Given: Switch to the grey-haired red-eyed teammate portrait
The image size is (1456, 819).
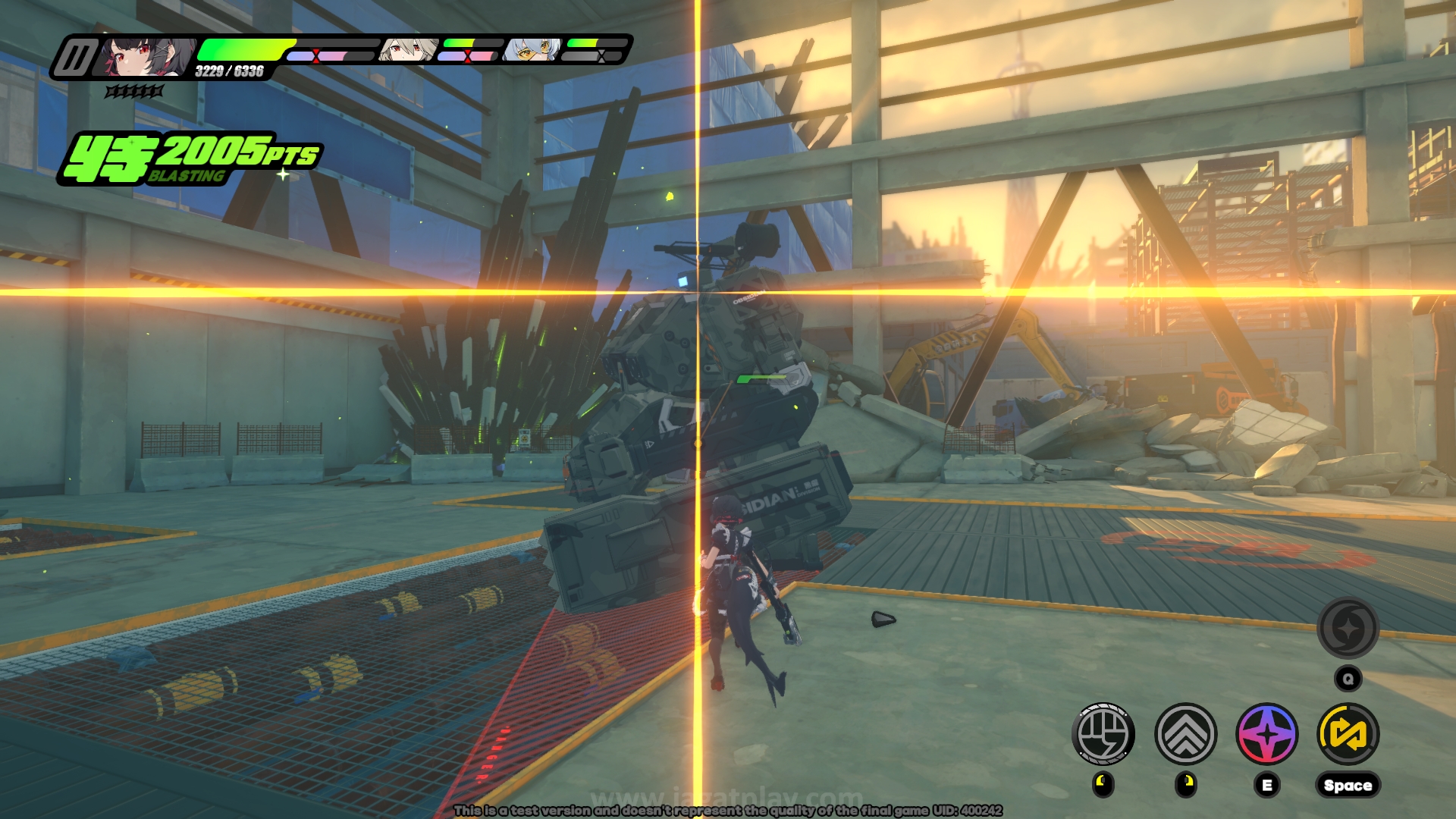Looking at the screenshot, I should pos(406,51).
